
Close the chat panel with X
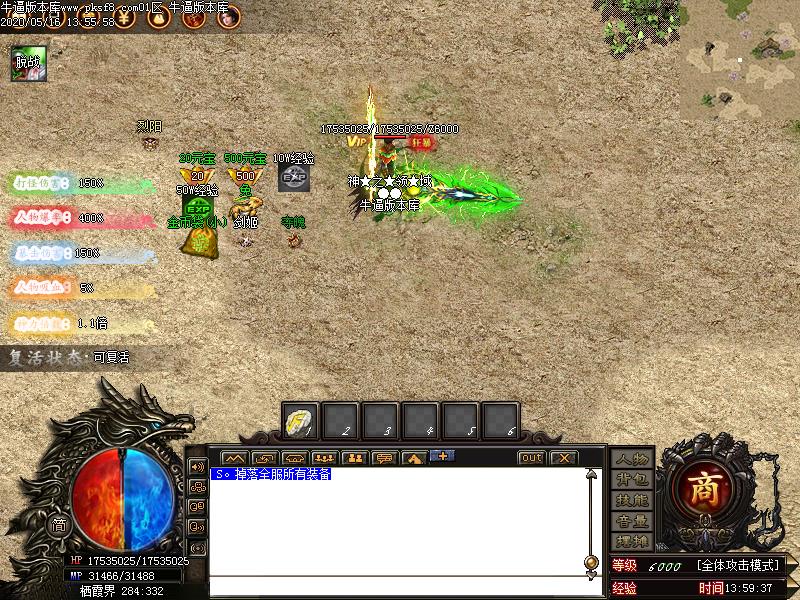[563, 458]
